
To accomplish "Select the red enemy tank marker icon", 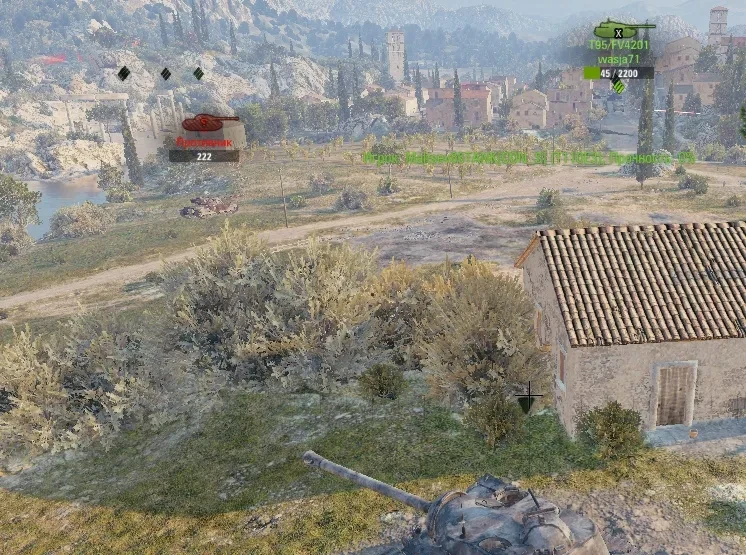I will pos(209,124).
